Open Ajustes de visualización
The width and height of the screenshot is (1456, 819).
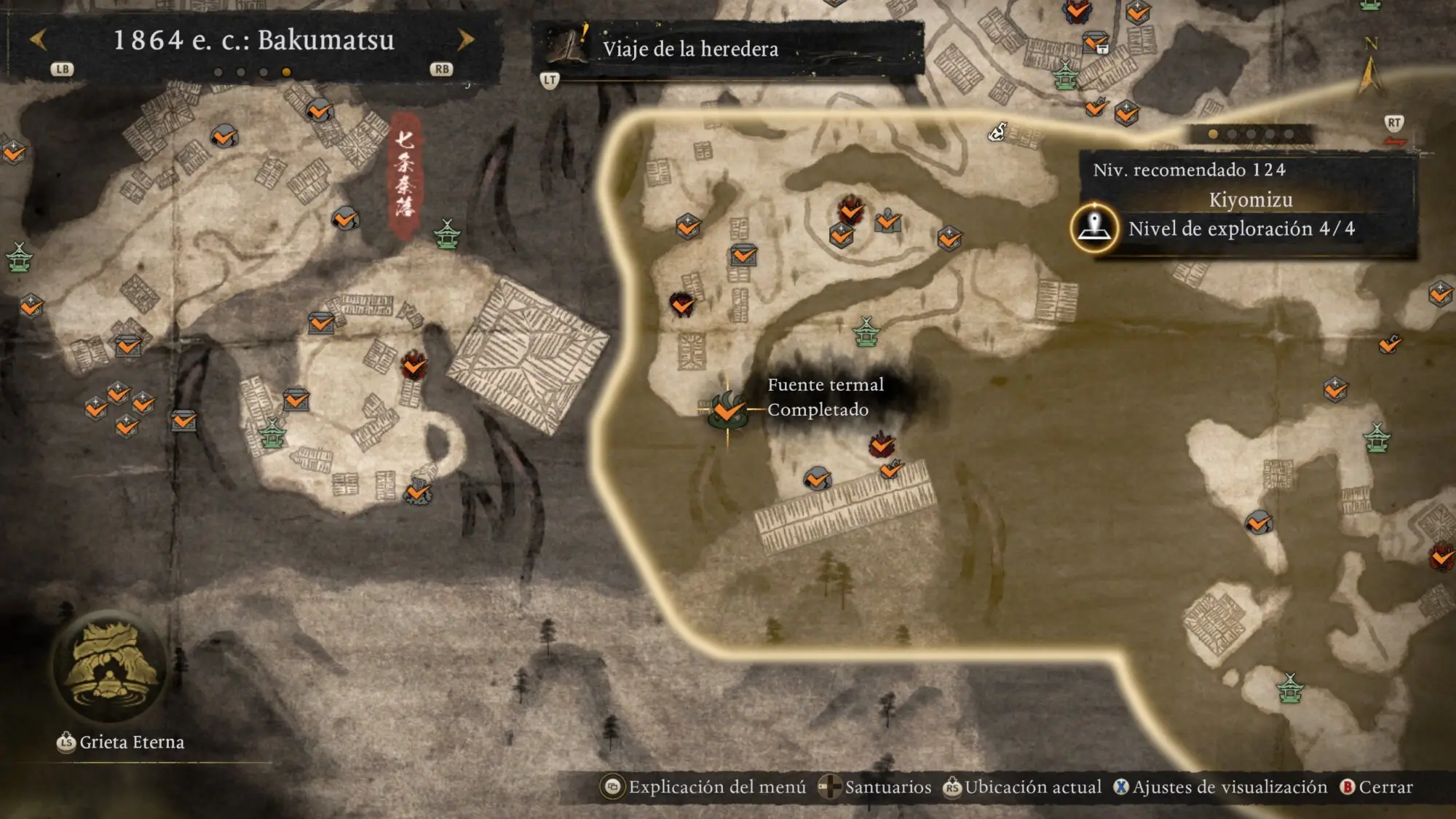click(x=1221, y=787)
